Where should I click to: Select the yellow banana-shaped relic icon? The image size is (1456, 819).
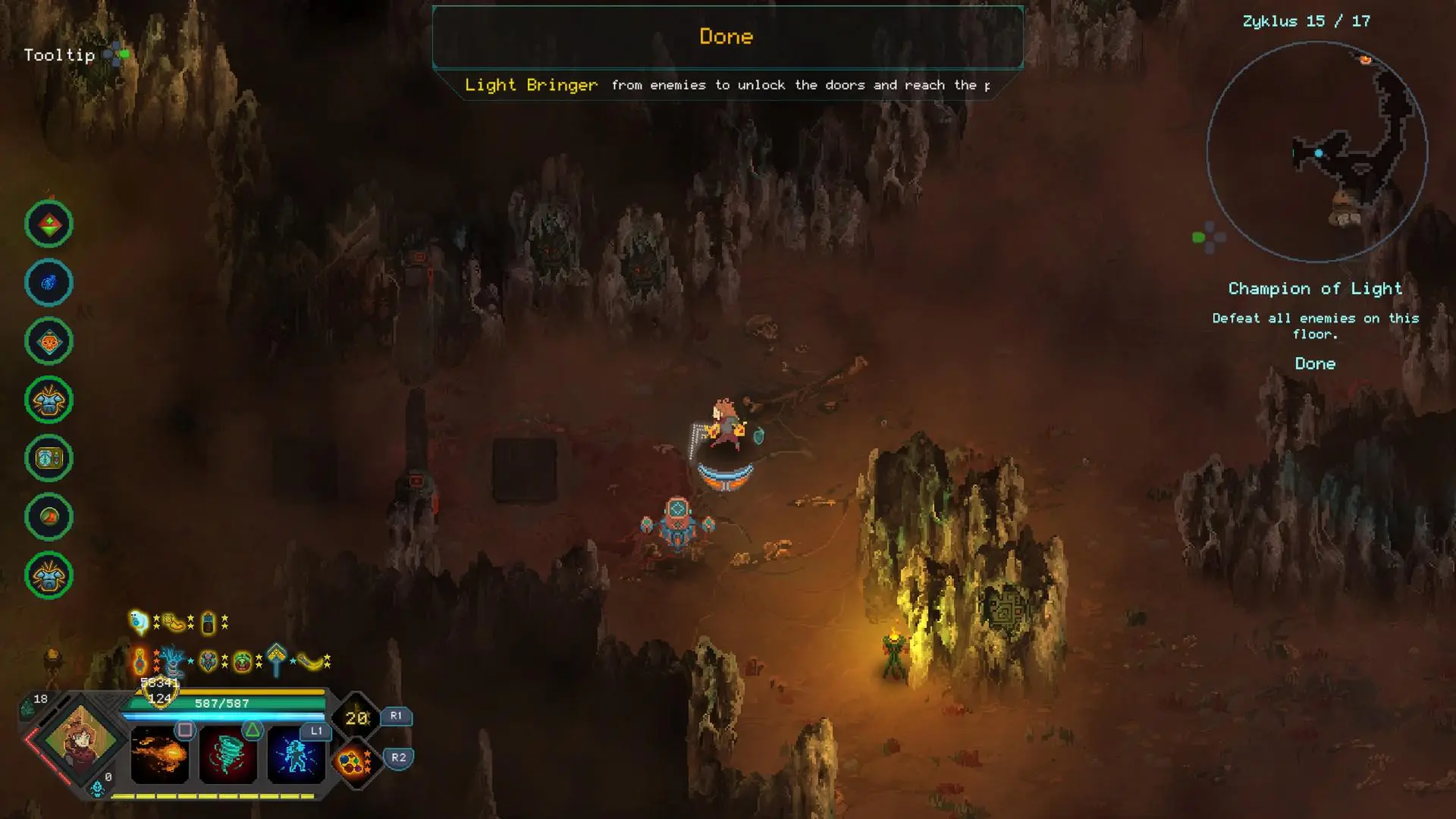click(311, 662)
